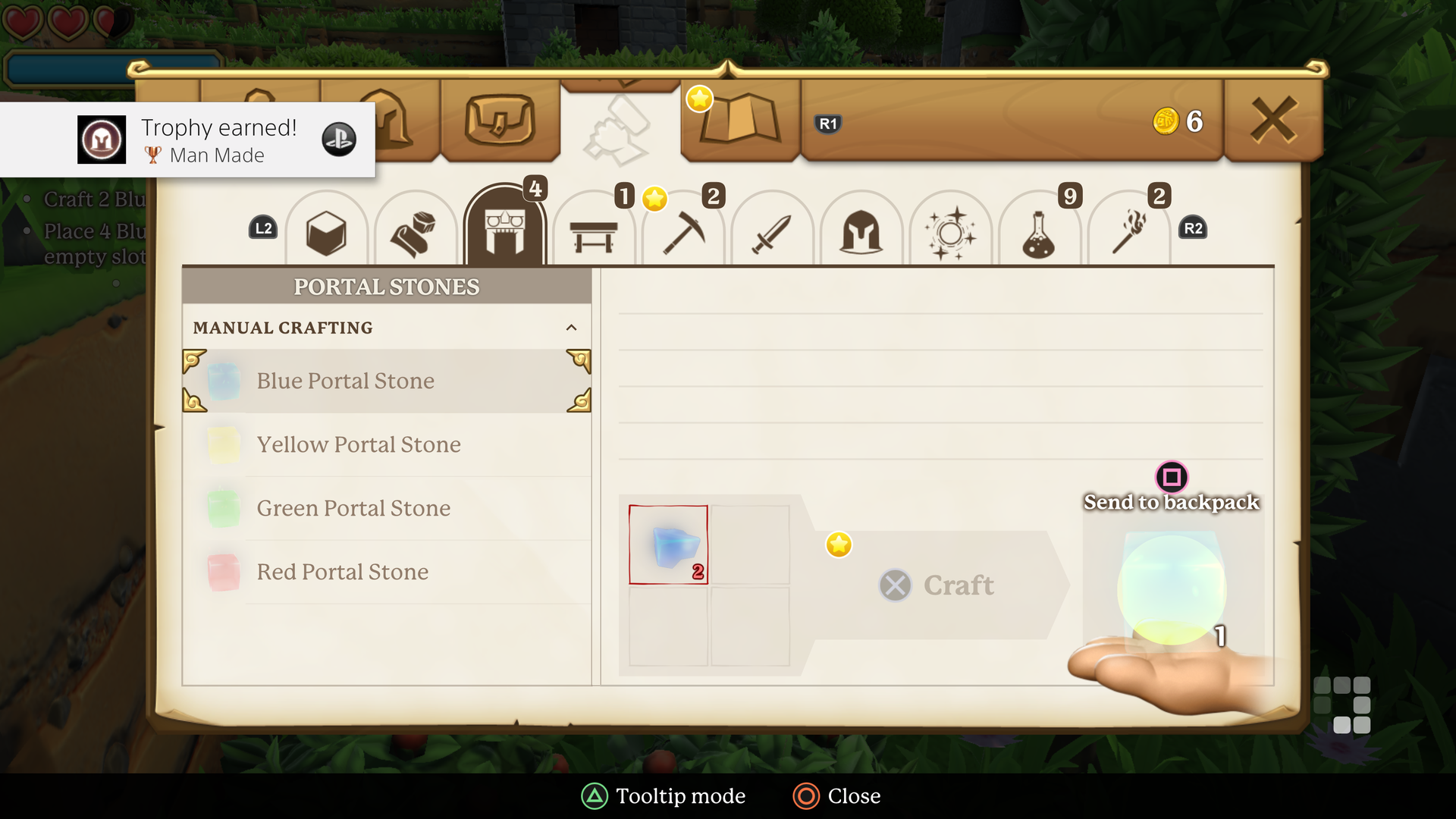
Task: Expand categories right with R2 indicator
Action: point(1192,227)
